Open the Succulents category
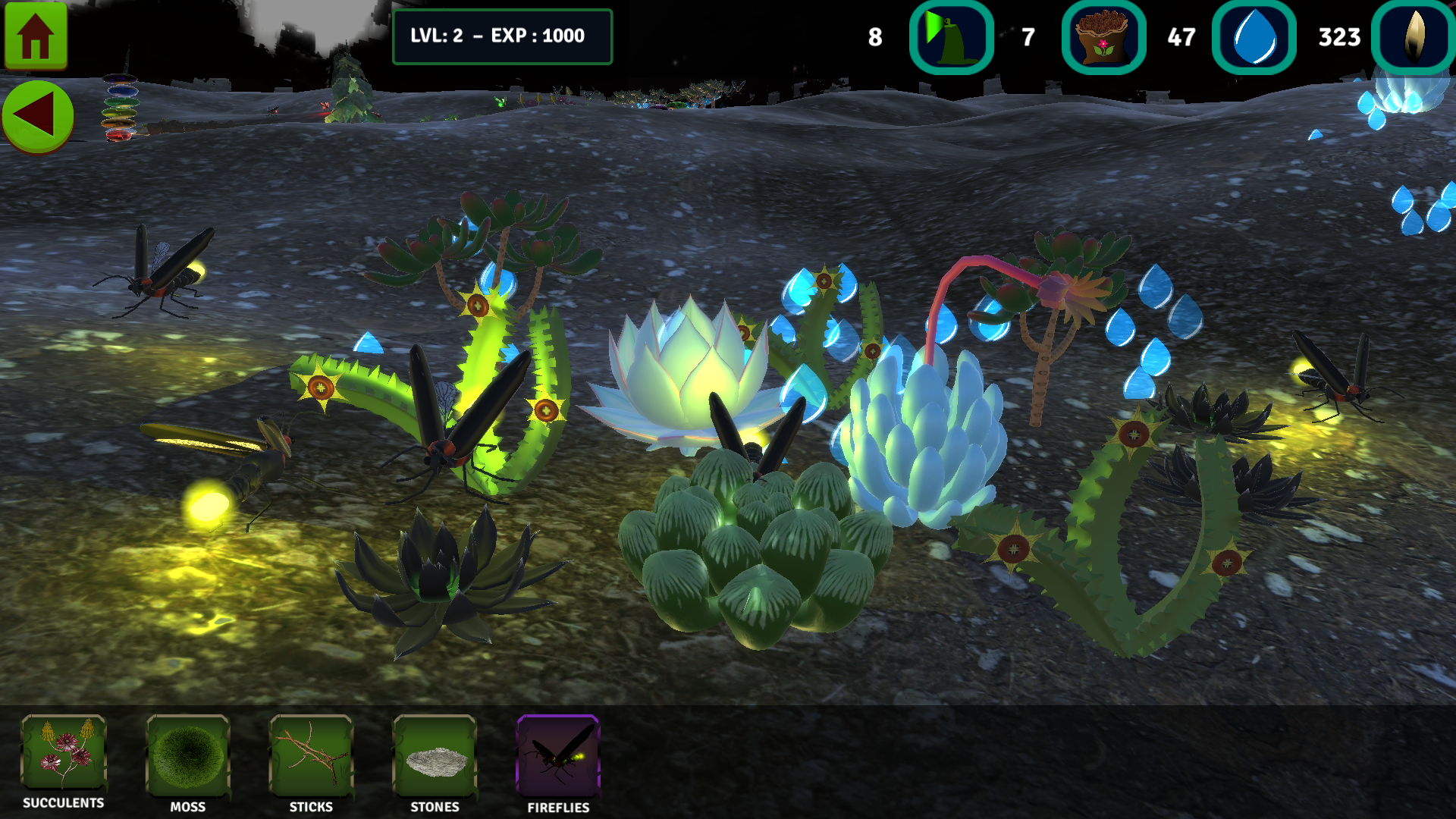1456x819 pixels. (64, 754)
